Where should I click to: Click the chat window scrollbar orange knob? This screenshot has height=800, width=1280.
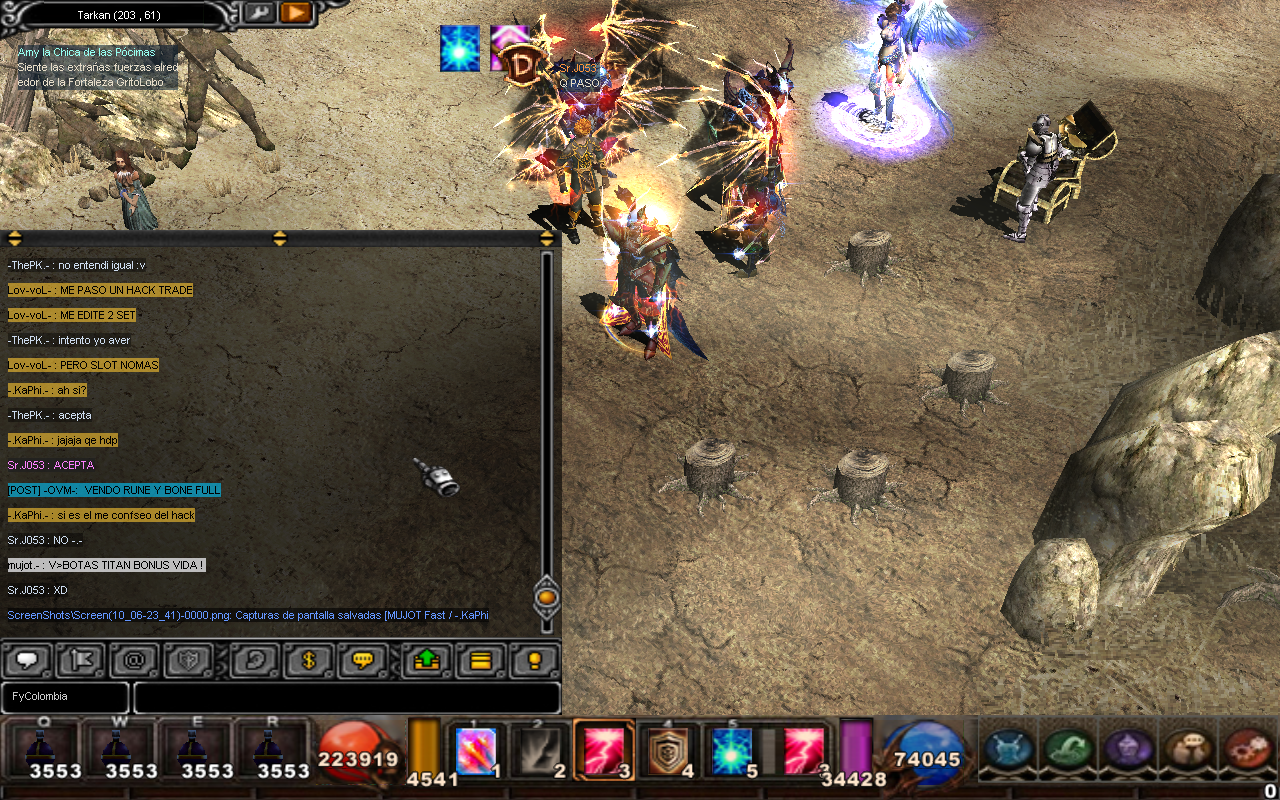click(546, 598)
